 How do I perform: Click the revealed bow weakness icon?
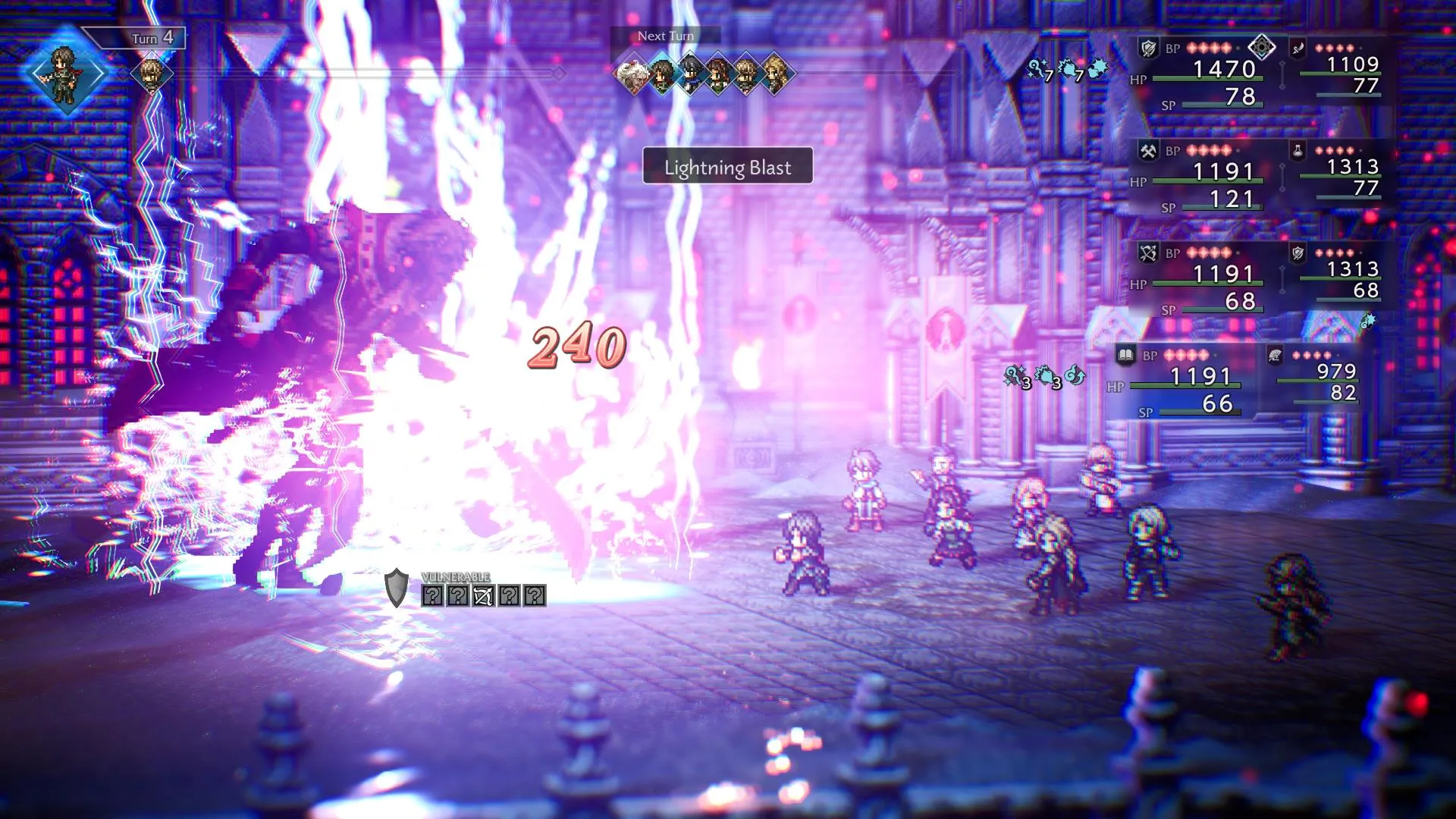[484, 595]
